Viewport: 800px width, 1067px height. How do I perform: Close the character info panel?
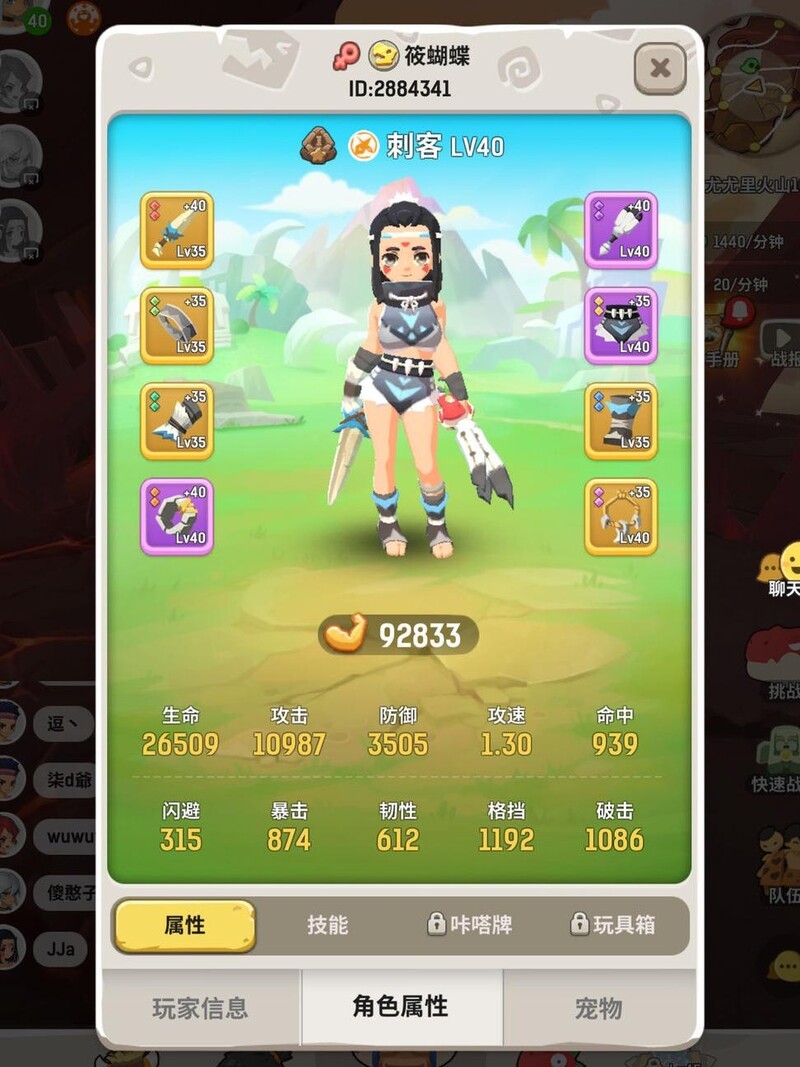coord(659,68)
